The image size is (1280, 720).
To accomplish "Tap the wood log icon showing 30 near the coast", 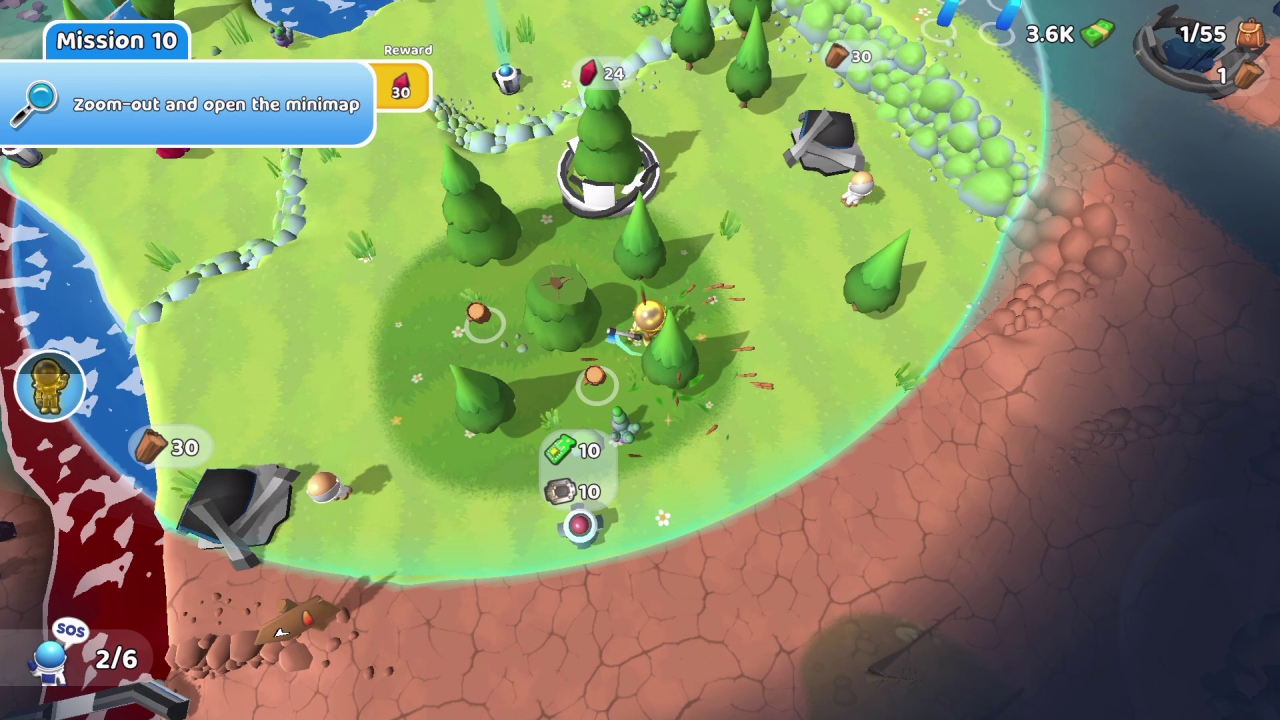I will 152,447.
